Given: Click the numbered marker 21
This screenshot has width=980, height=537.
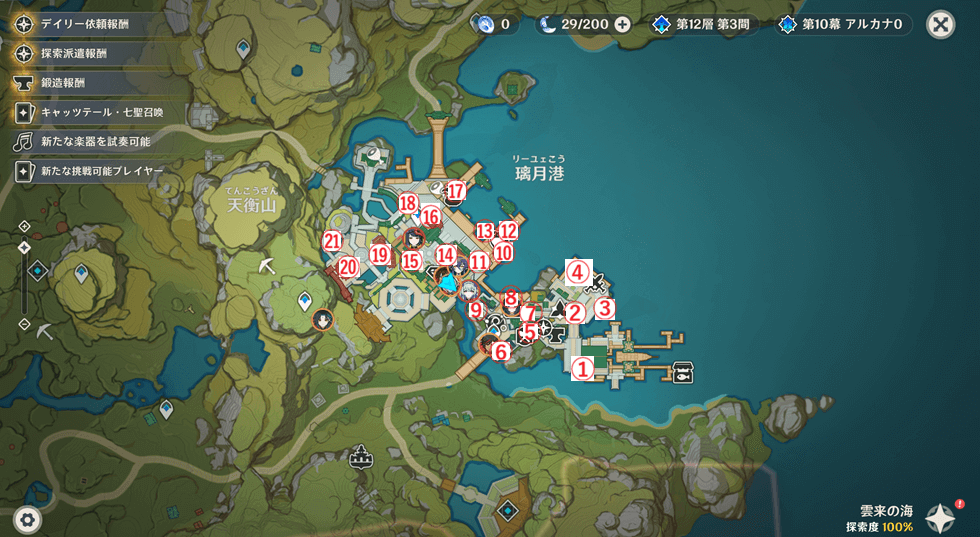Looking at the screenshot, I should pyautogui.click(x=333, y=240).
